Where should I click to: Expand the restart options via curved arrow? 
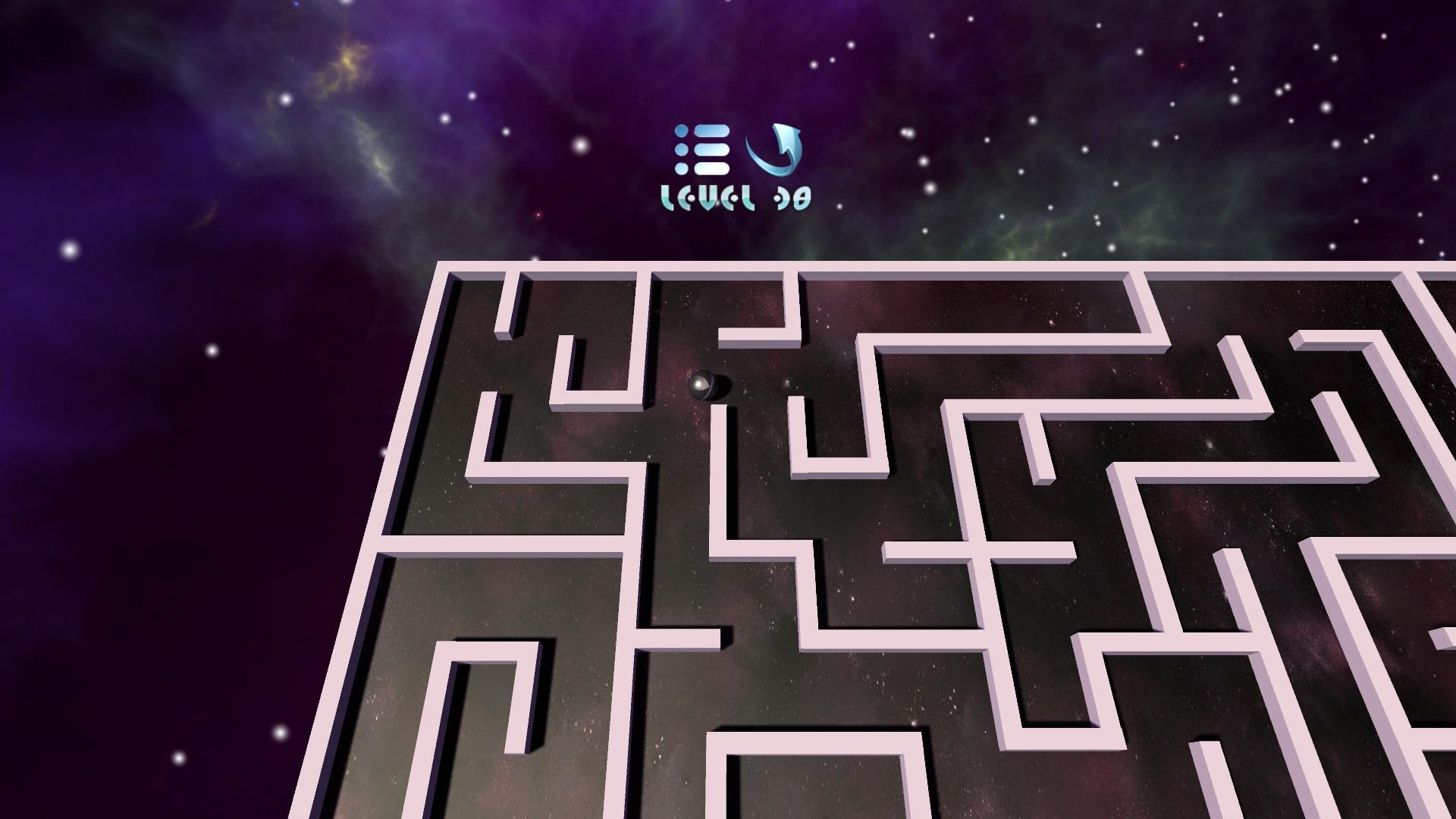[772, 149]
